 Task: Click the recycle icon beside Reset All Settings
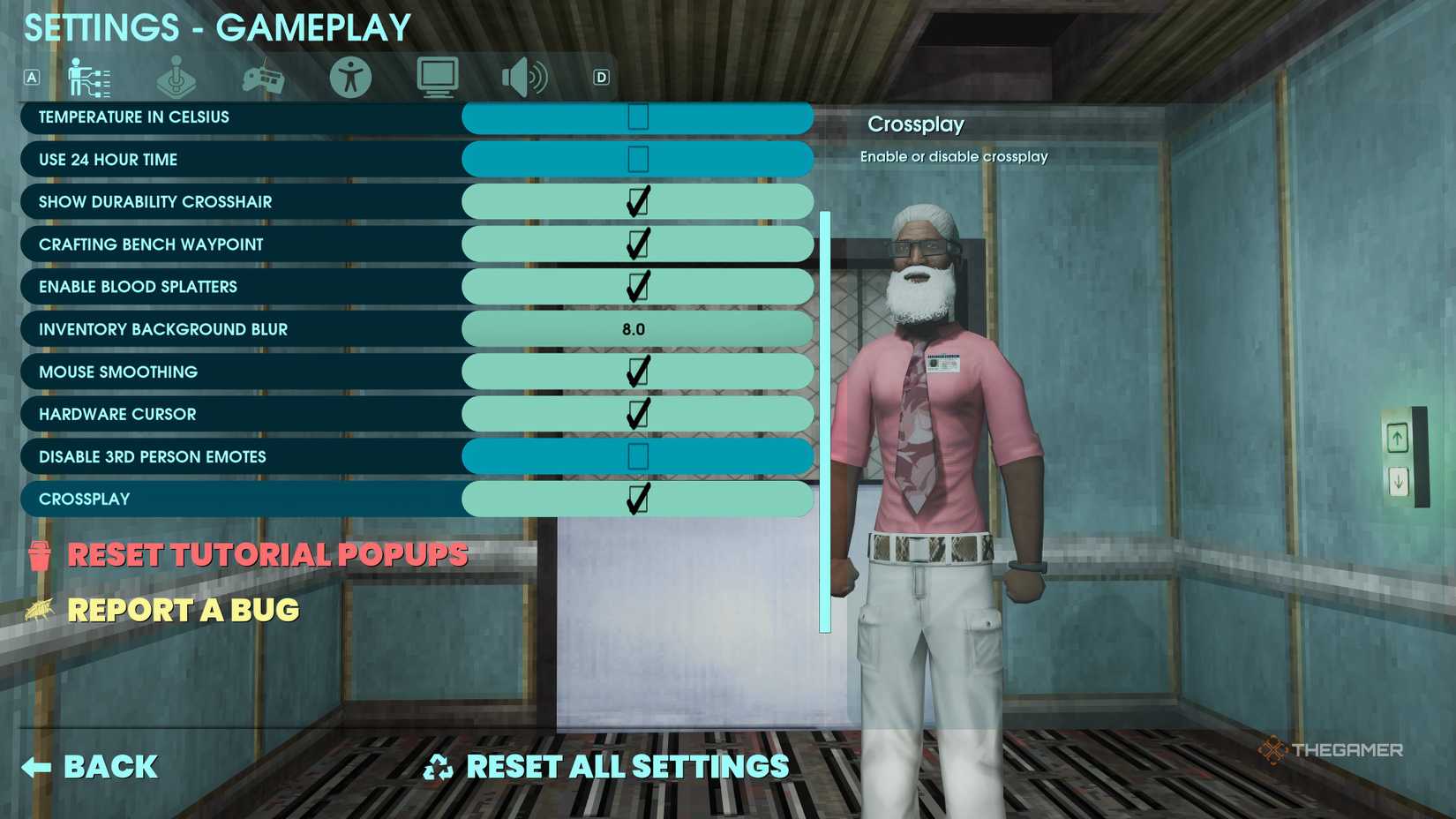439,766
